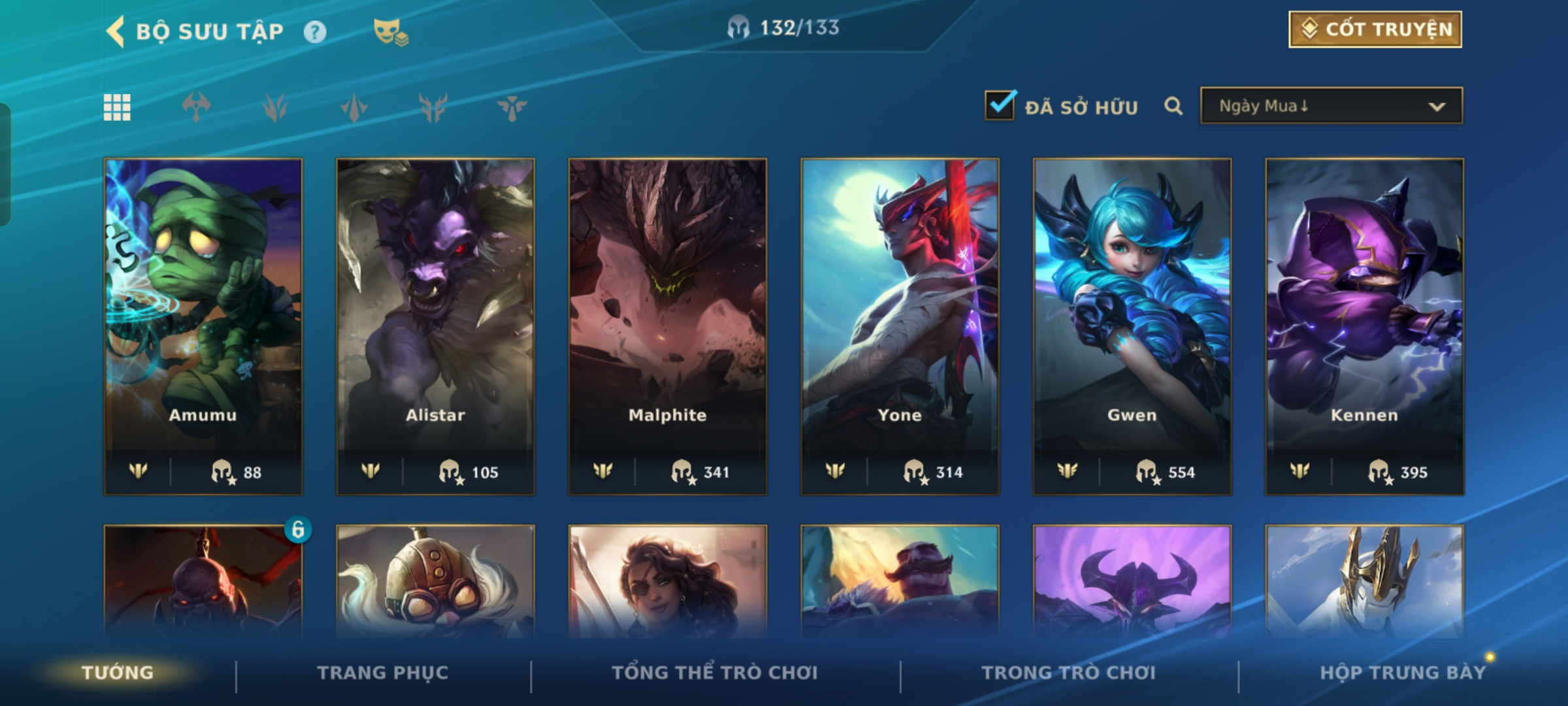Open the Cốt Truyện button

(1375, 29)
